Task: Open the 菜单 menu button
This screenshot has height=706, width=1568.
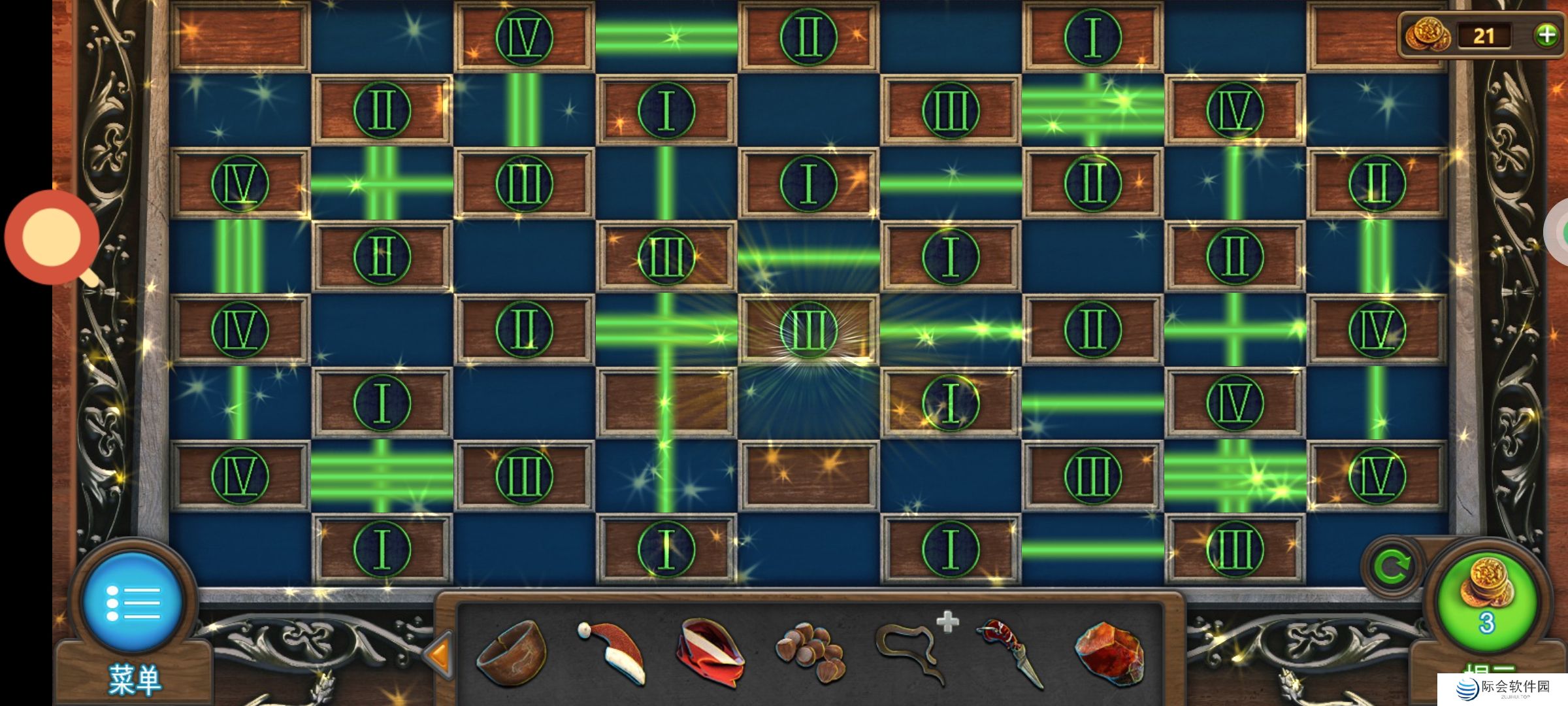Action: click(133, 601)
